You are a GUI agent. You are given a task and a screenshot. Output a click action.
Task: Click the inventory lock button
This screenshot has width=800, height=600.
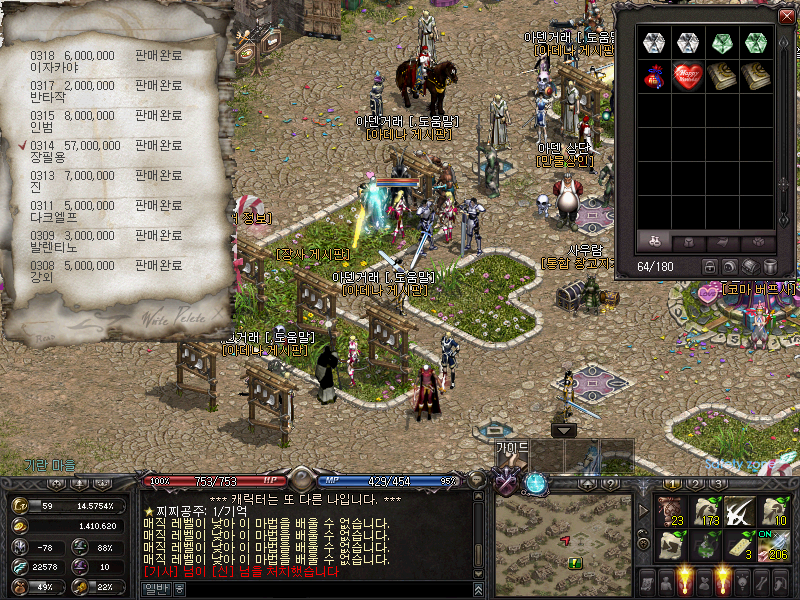click(709, 267)
